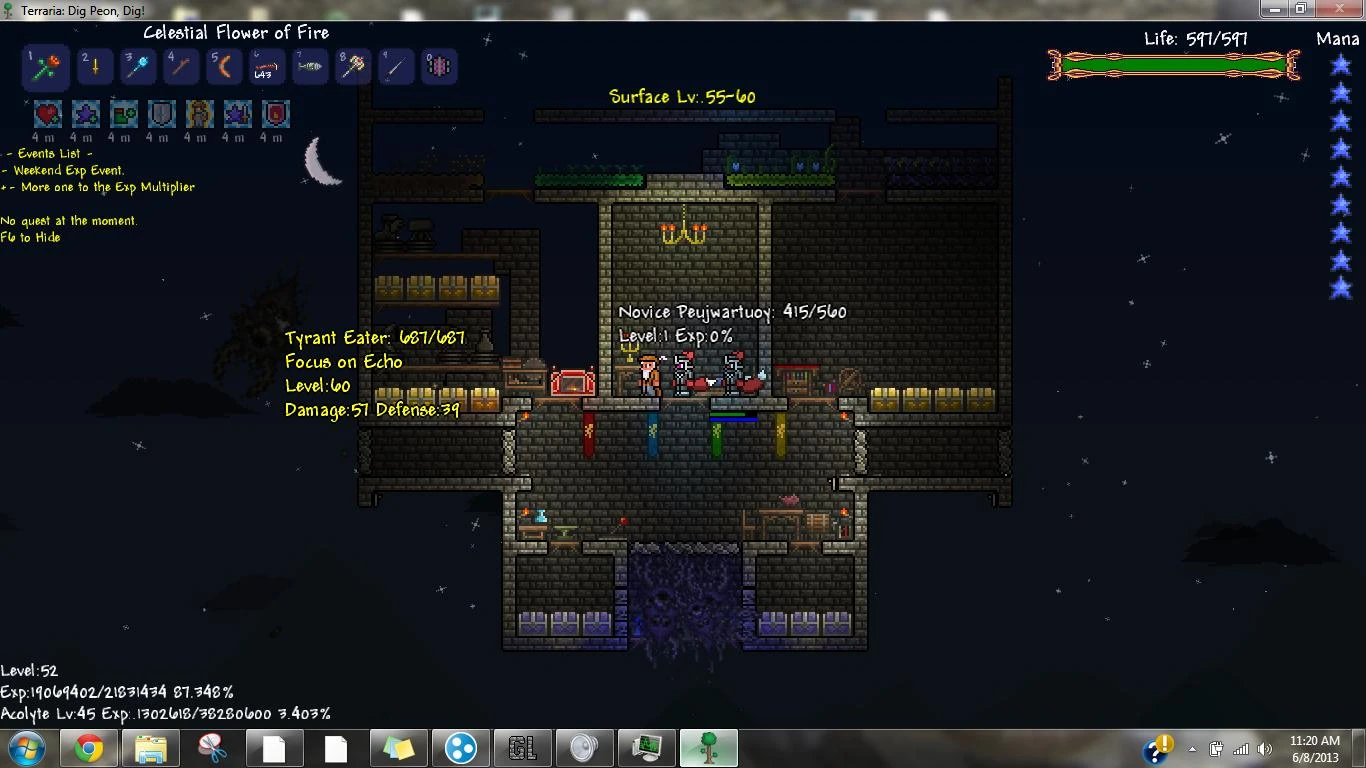Select the pink item in hotbar slot 0

pyautogui.click(x=439, y=67)
